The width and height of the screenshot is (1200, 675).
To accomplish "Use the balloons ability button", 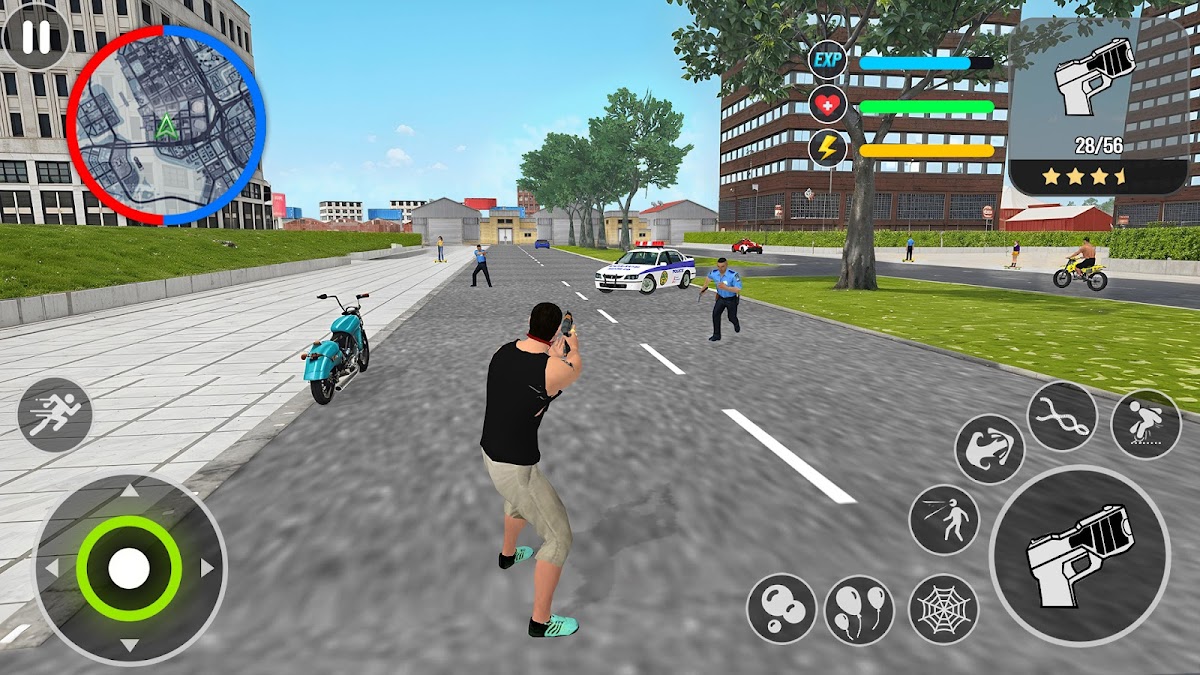I will pyautogui.click(x=859, y=609).
